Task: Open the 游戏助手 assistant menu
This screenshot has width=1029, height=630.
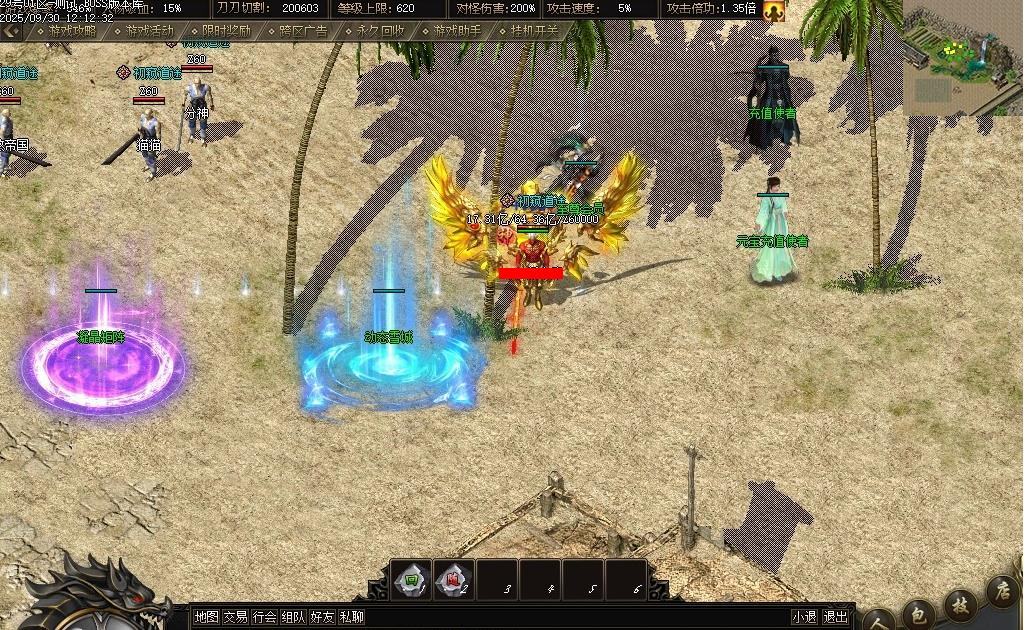Action: 457,31
